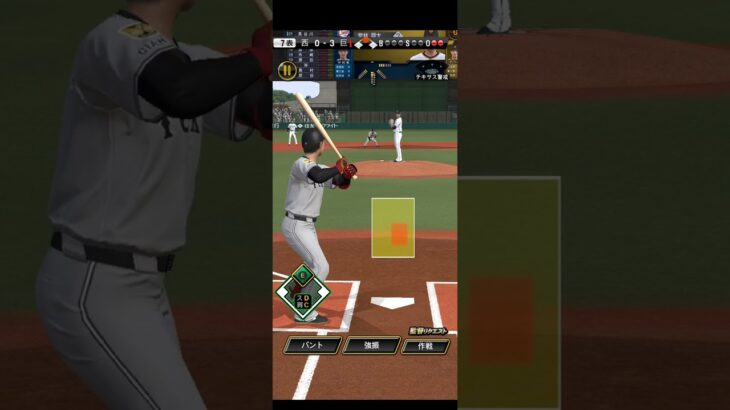Select the yellow strike zone box
Viewport: 730px width, 410px height.
click(393, 227)
